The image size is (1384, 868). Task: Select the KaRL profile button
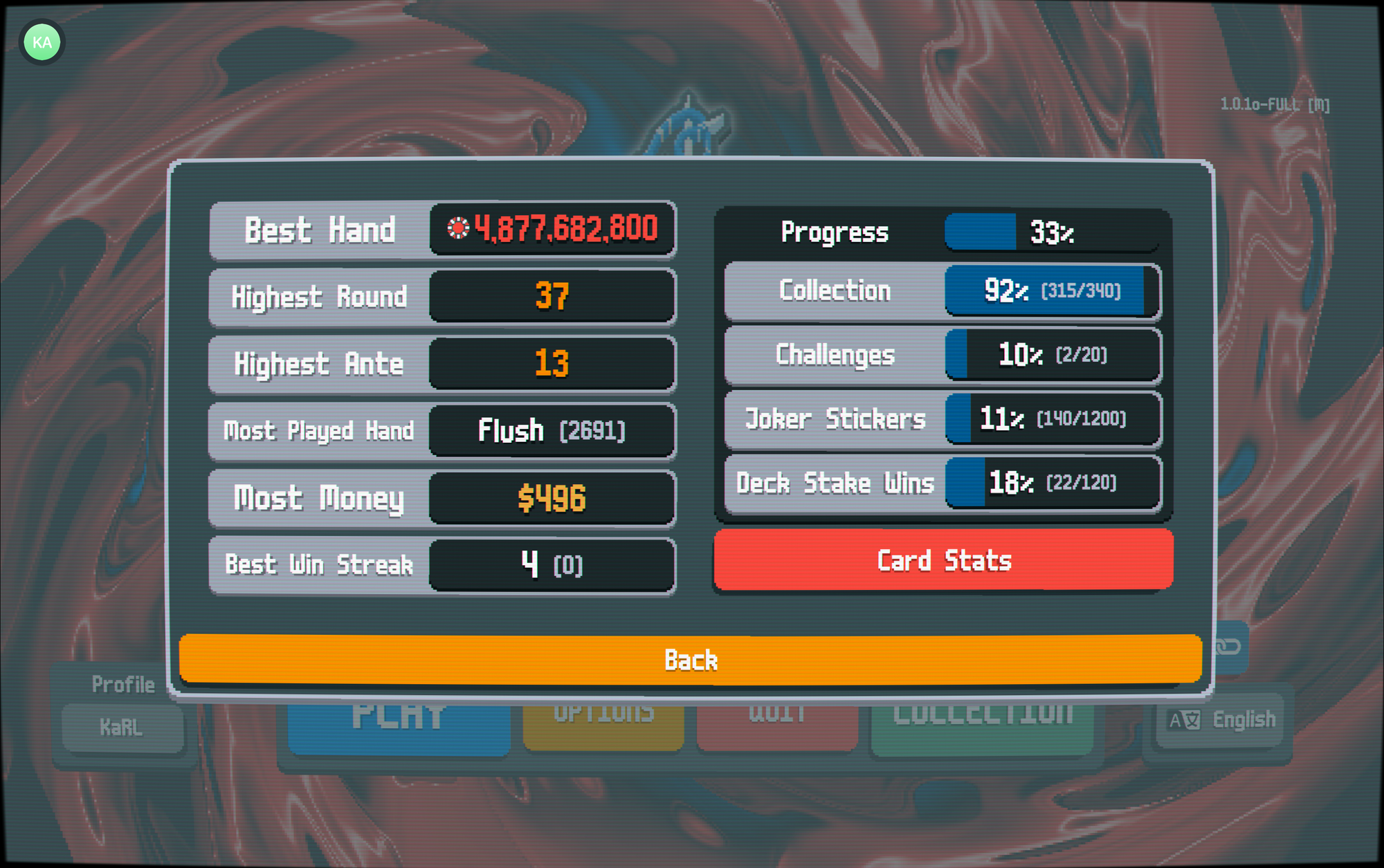click(x=122, y=727)
